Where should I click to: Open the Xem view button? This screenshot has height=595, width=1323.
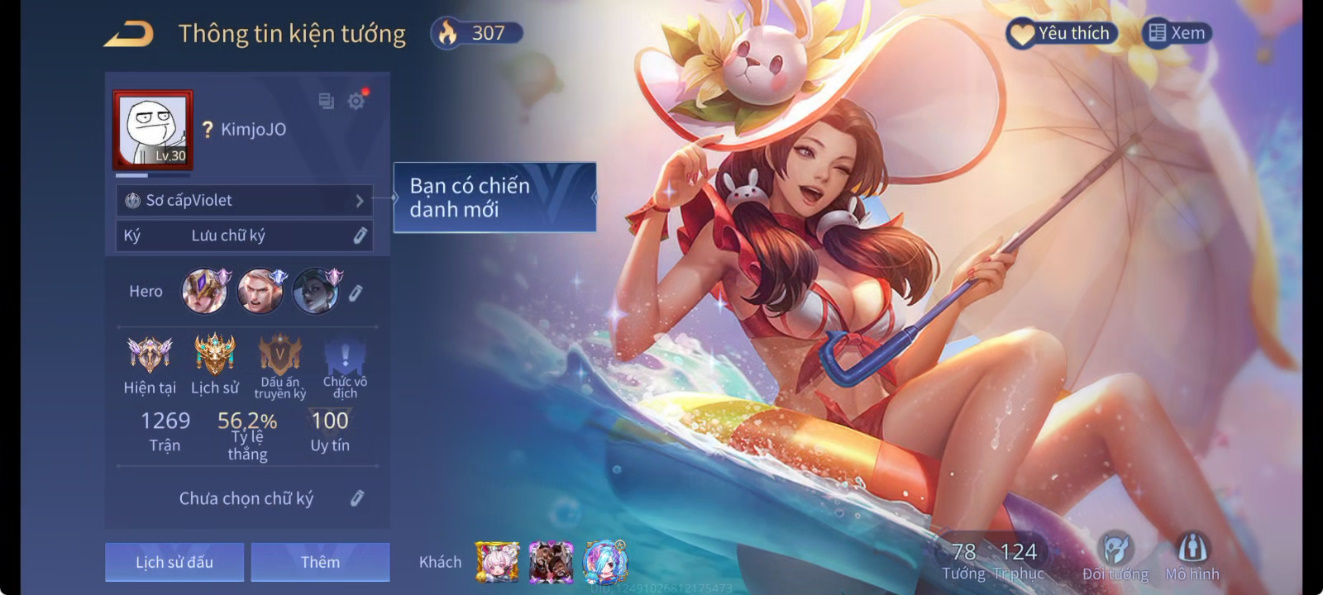click(x=1177, y=33)
